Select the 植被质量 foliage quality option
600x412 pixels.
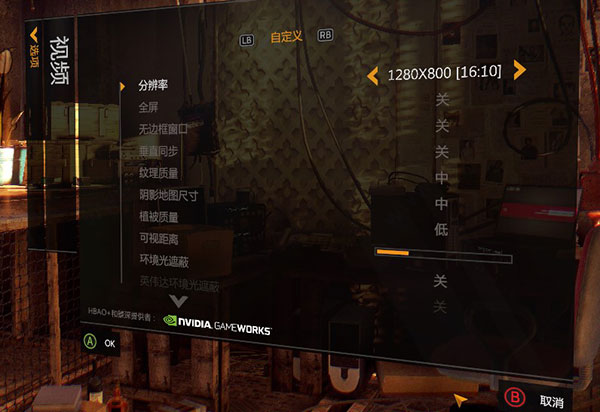158,216
